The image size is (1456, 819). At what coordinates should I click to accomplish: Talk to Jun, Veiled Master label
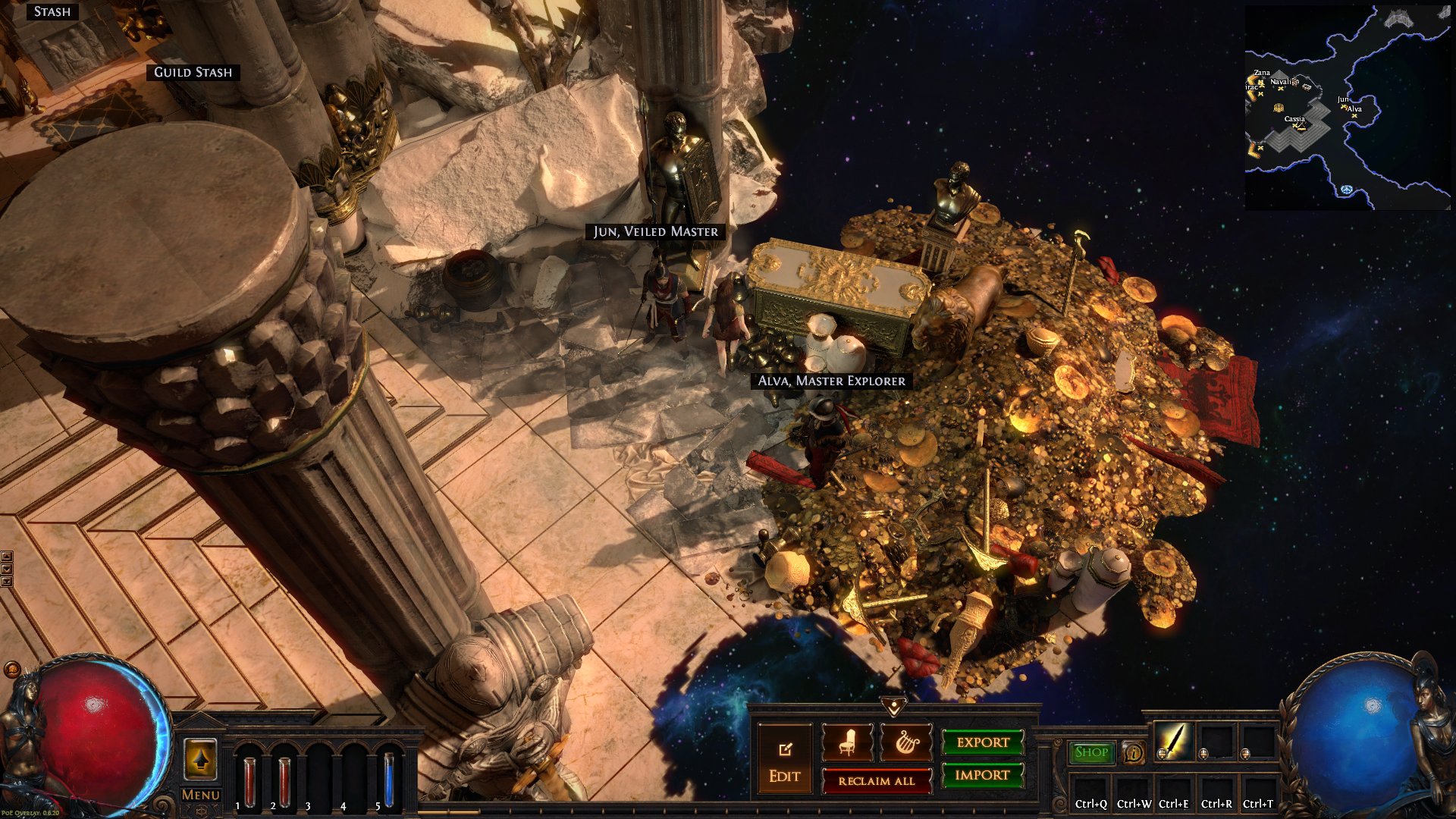[x=655, y=232]
